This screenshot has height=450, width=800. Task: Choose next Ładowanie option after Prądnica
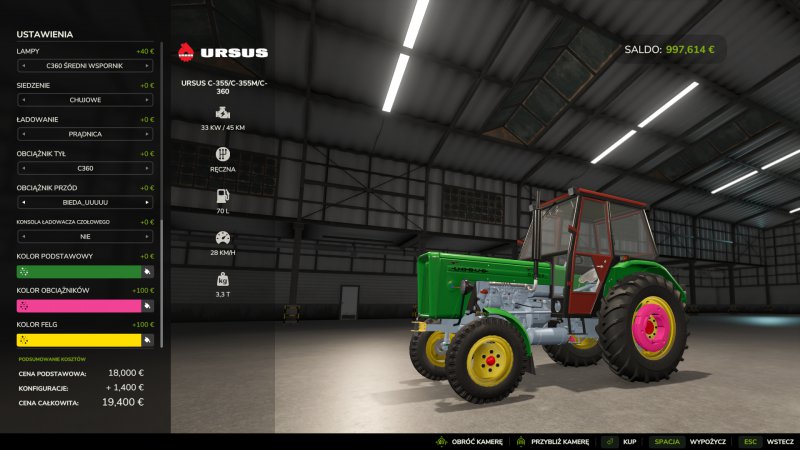pos(148,134)
